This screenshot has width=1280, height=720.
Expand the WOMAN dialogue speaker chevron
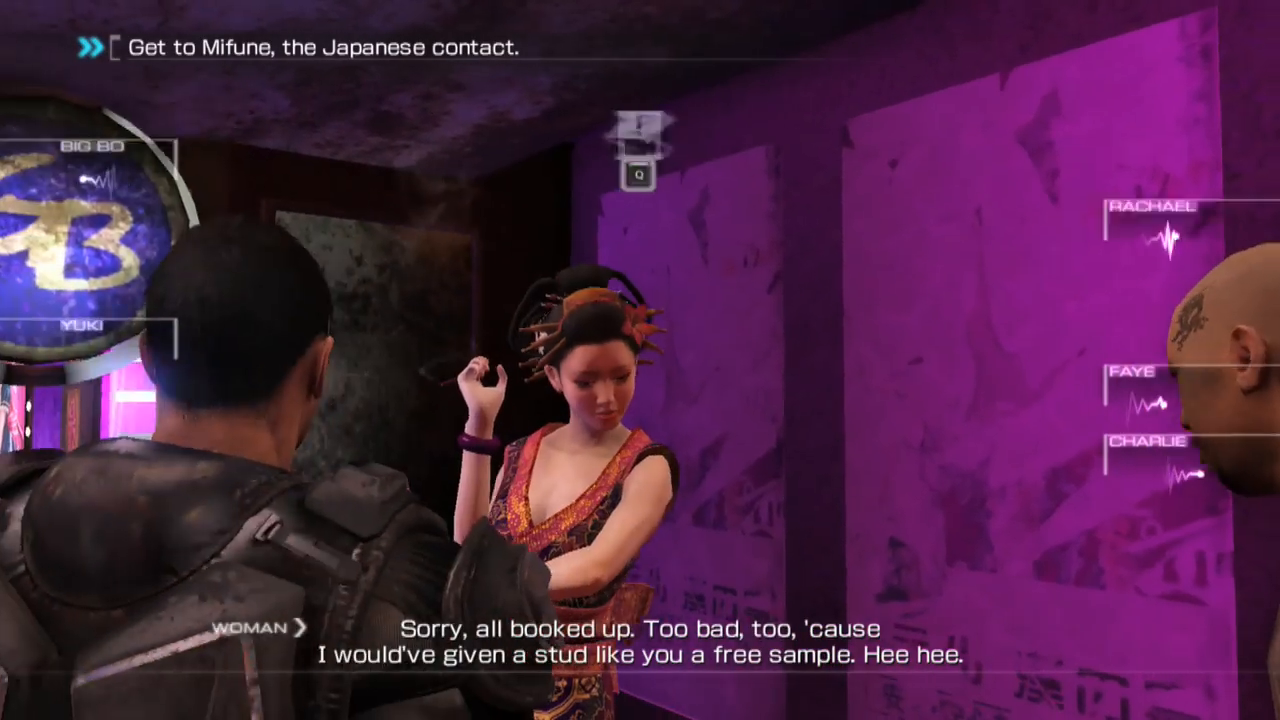coord(299,627)
